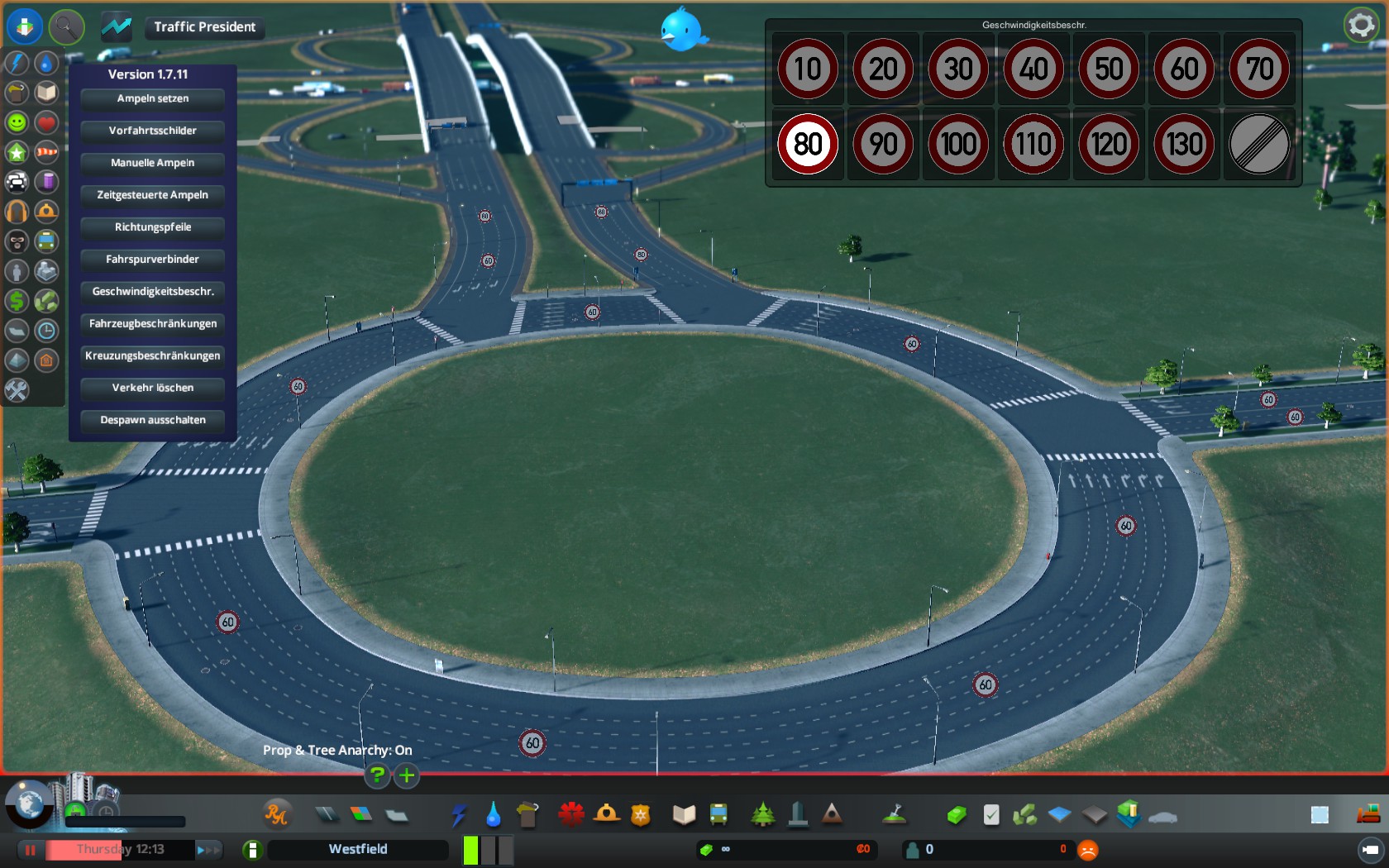Open the blue Chirper bird
1389x868 pixels.
pos(683,30)
